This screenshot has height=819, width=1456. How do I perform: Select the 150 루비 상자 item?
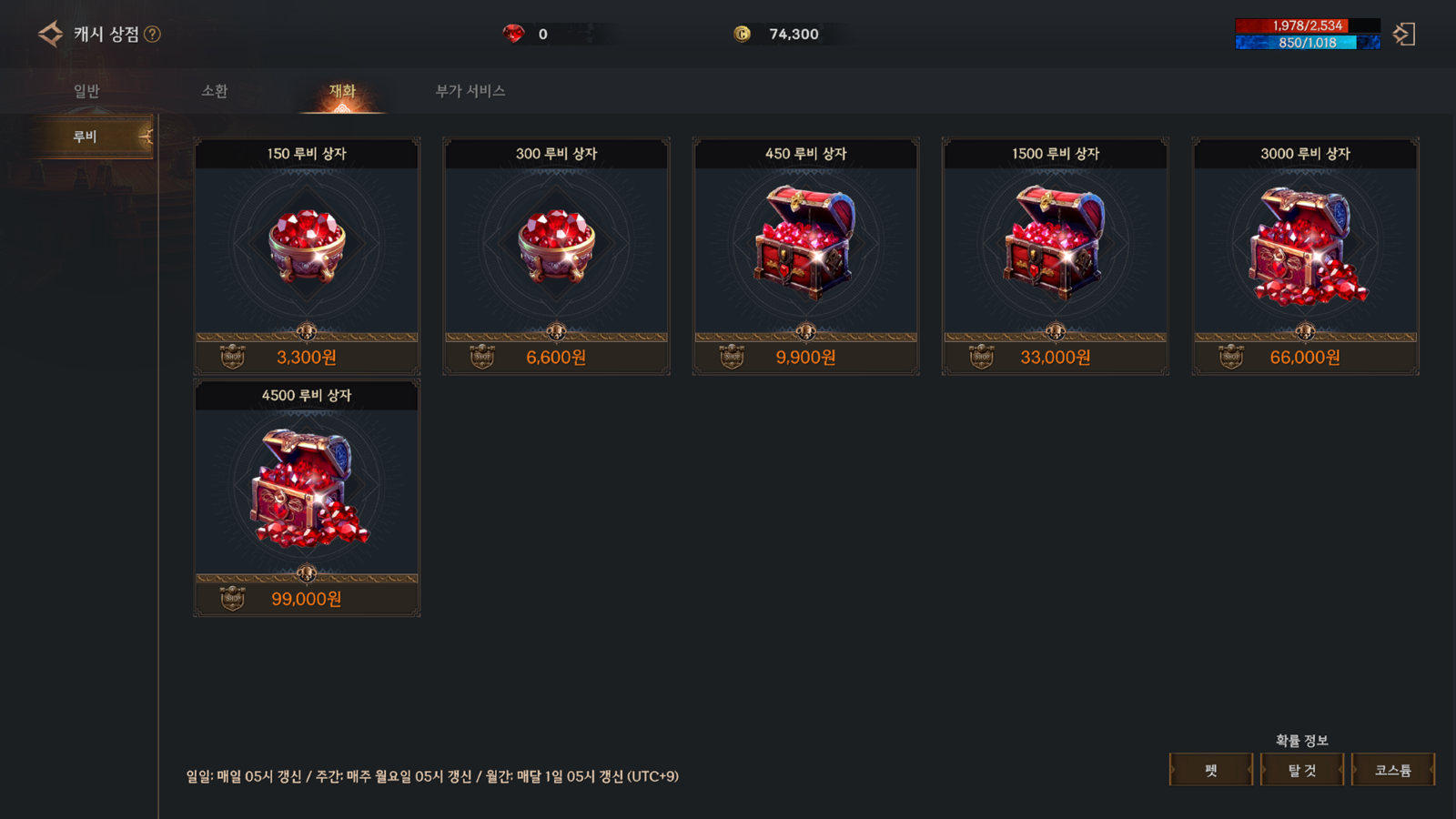point(307,256)
